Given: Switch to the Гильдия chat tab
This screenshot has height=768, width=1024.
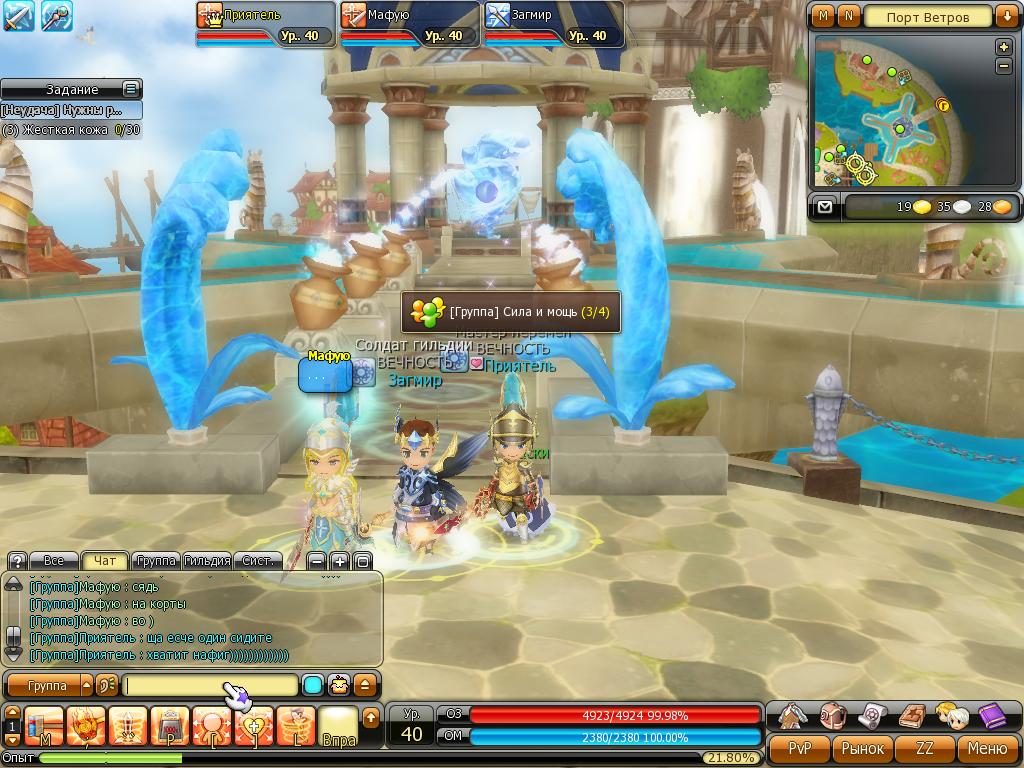Looking at the screenshot, I should click(208, 561).
